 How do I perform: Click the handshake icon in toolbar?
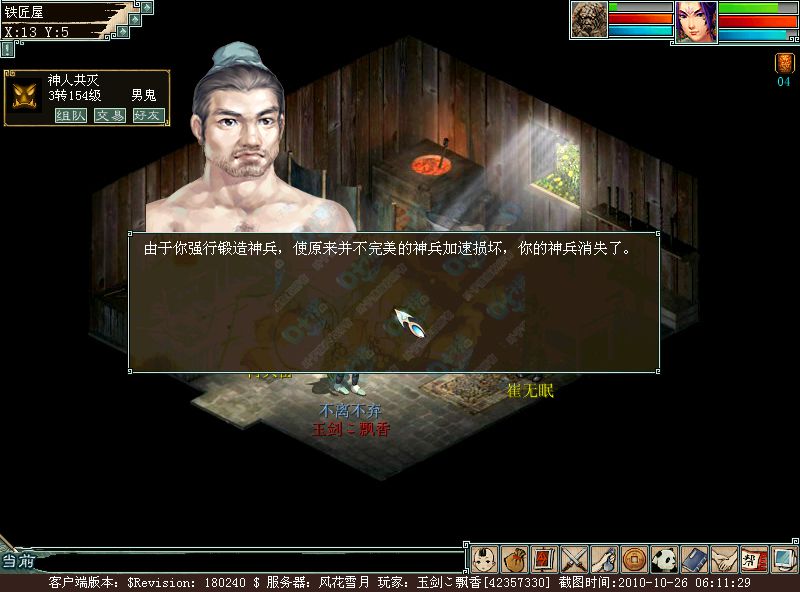click(724, 558)
